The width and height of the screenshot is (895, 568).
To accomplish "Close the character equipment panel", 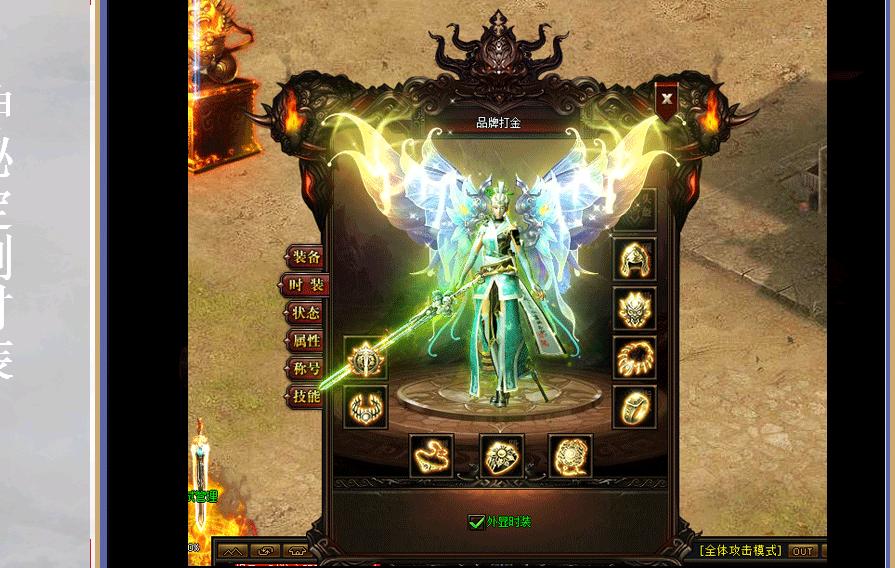I will tap(667, 100).
